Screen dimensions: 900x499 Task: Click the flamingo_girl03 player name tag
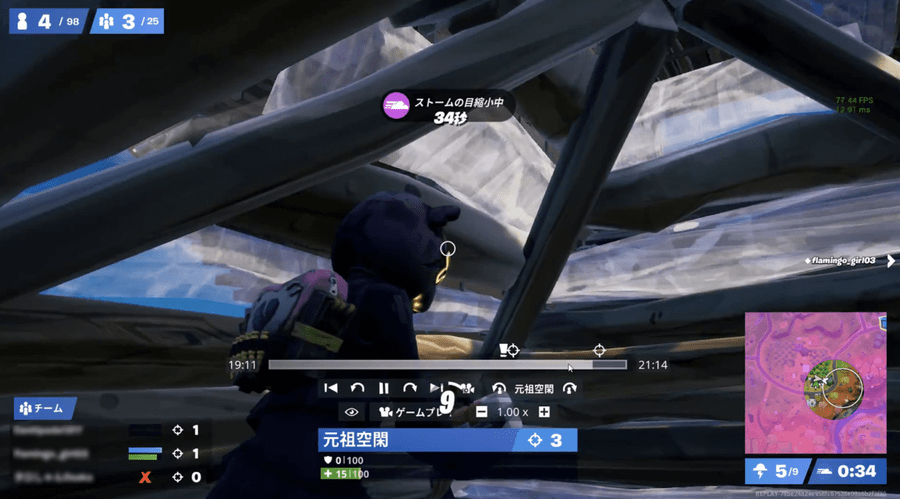(x=844, y=261)
